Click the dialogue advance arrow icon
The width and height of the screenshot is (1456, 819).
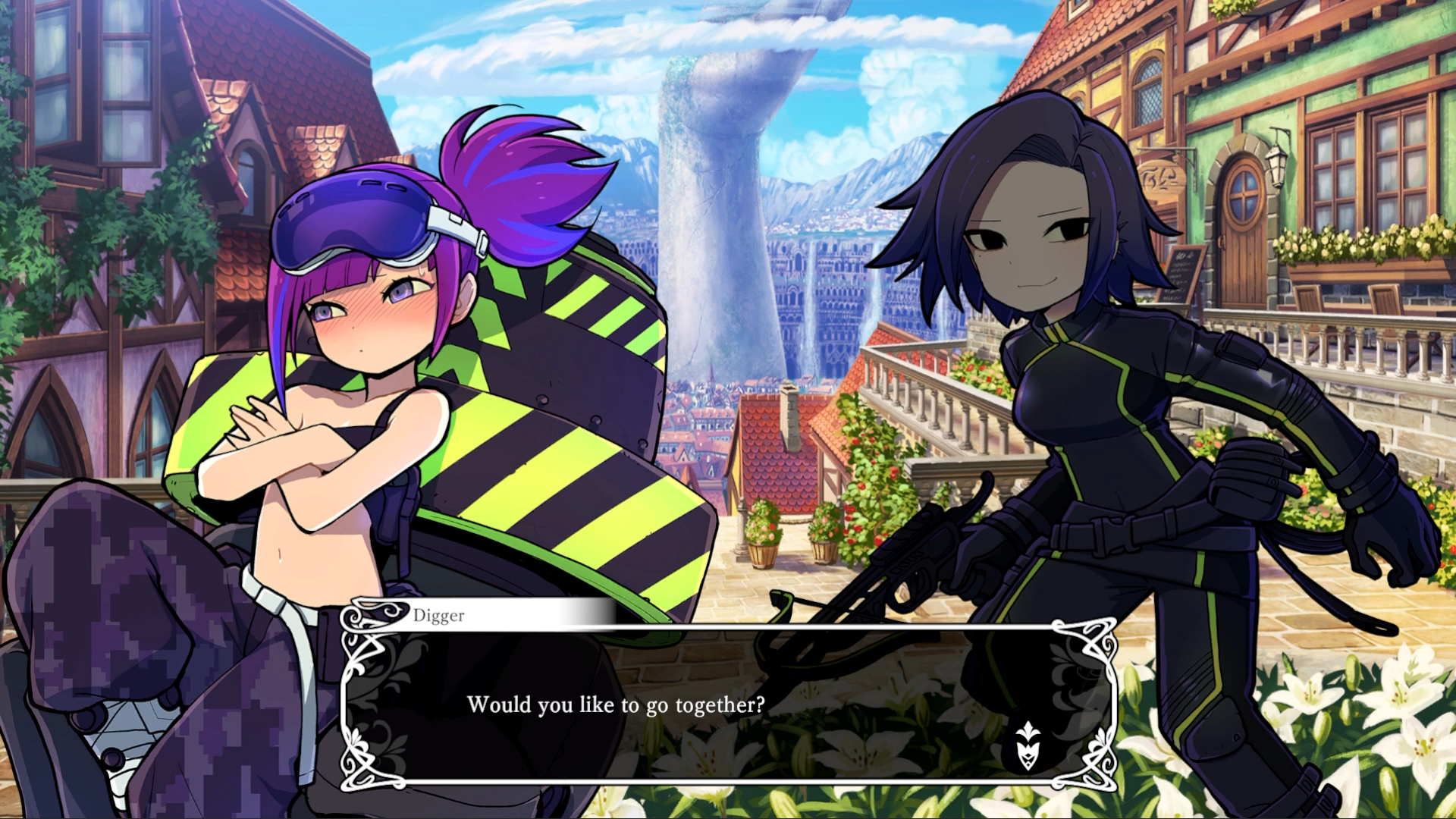click(1028, 745)
